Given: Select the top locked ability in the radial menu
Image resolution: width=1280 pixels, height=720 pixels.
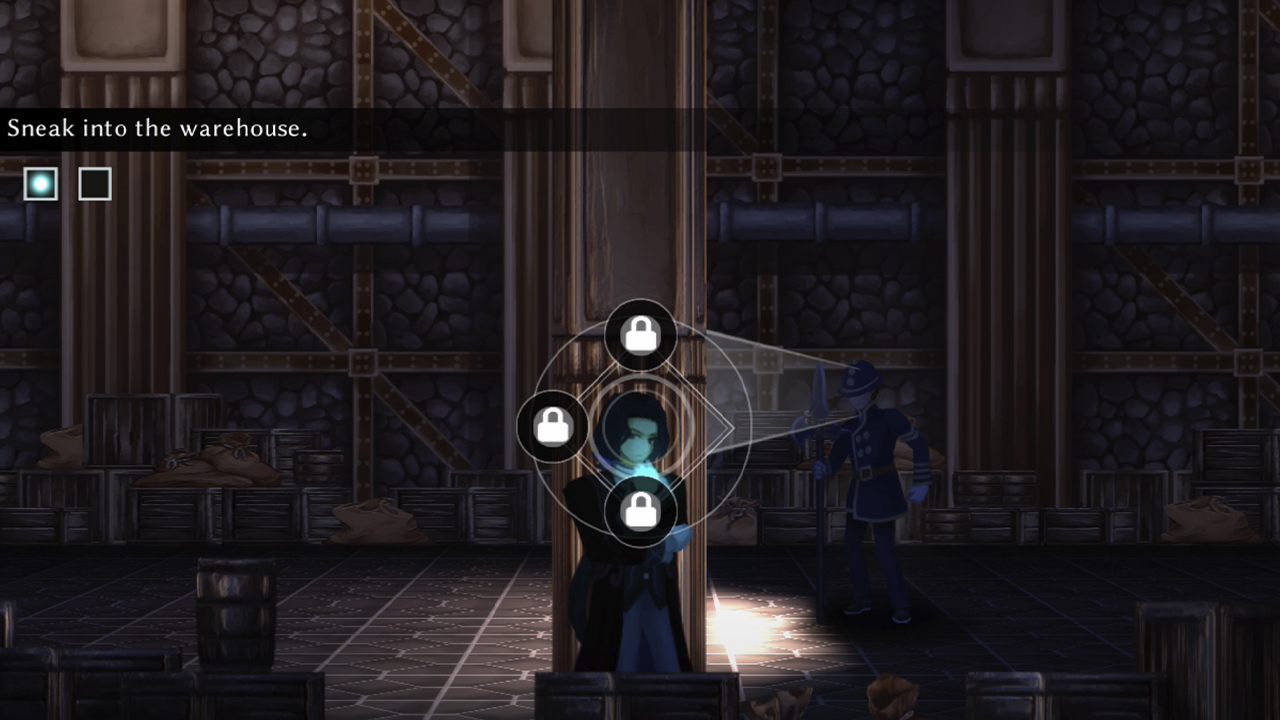Looking at the screenshot, I should point(641,334).
